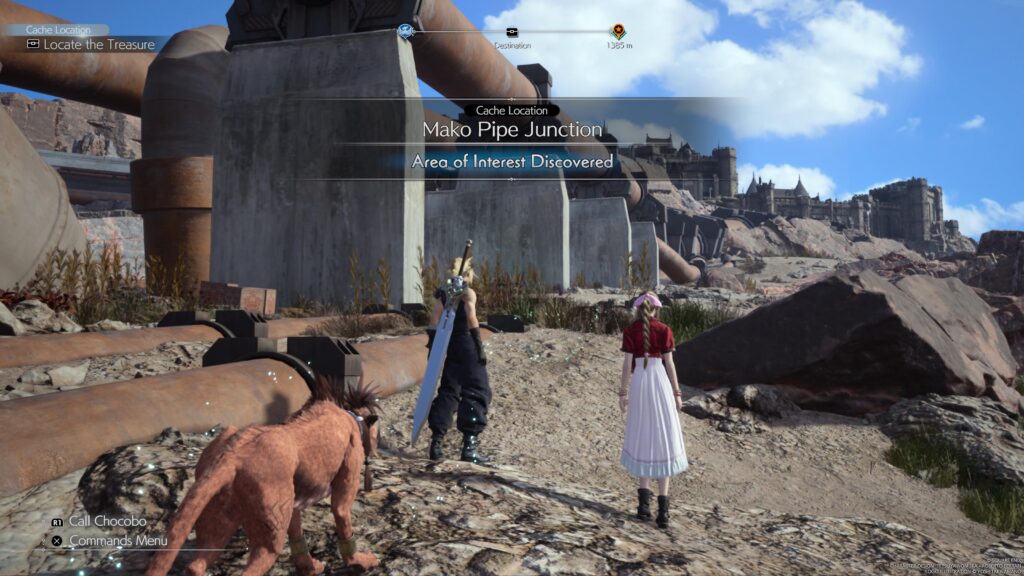
Task: Click the blue round icon at compass start
Action: 405,31
